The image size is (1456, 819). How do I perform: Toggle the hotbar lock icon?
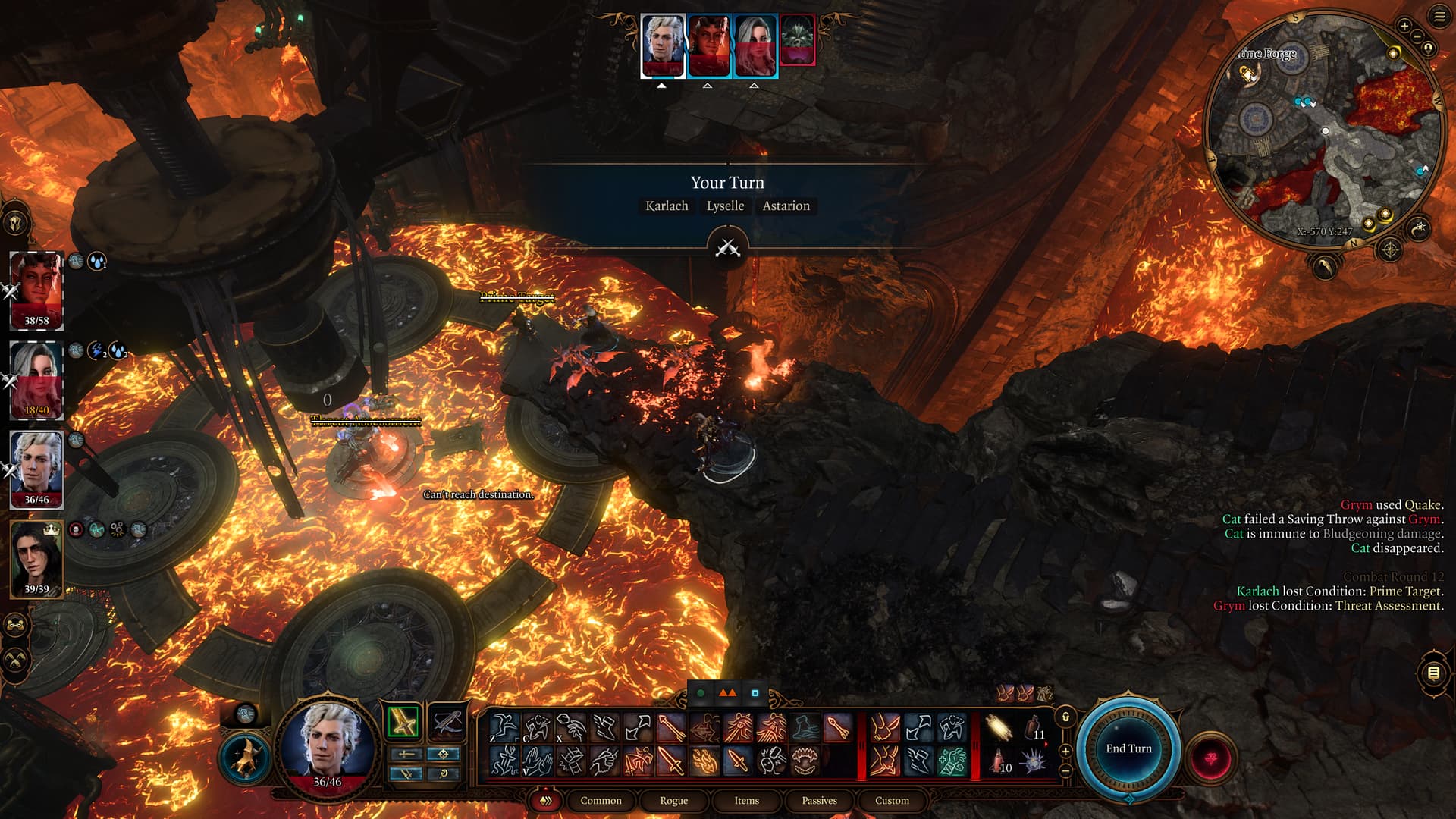[x=1065, y=717]
